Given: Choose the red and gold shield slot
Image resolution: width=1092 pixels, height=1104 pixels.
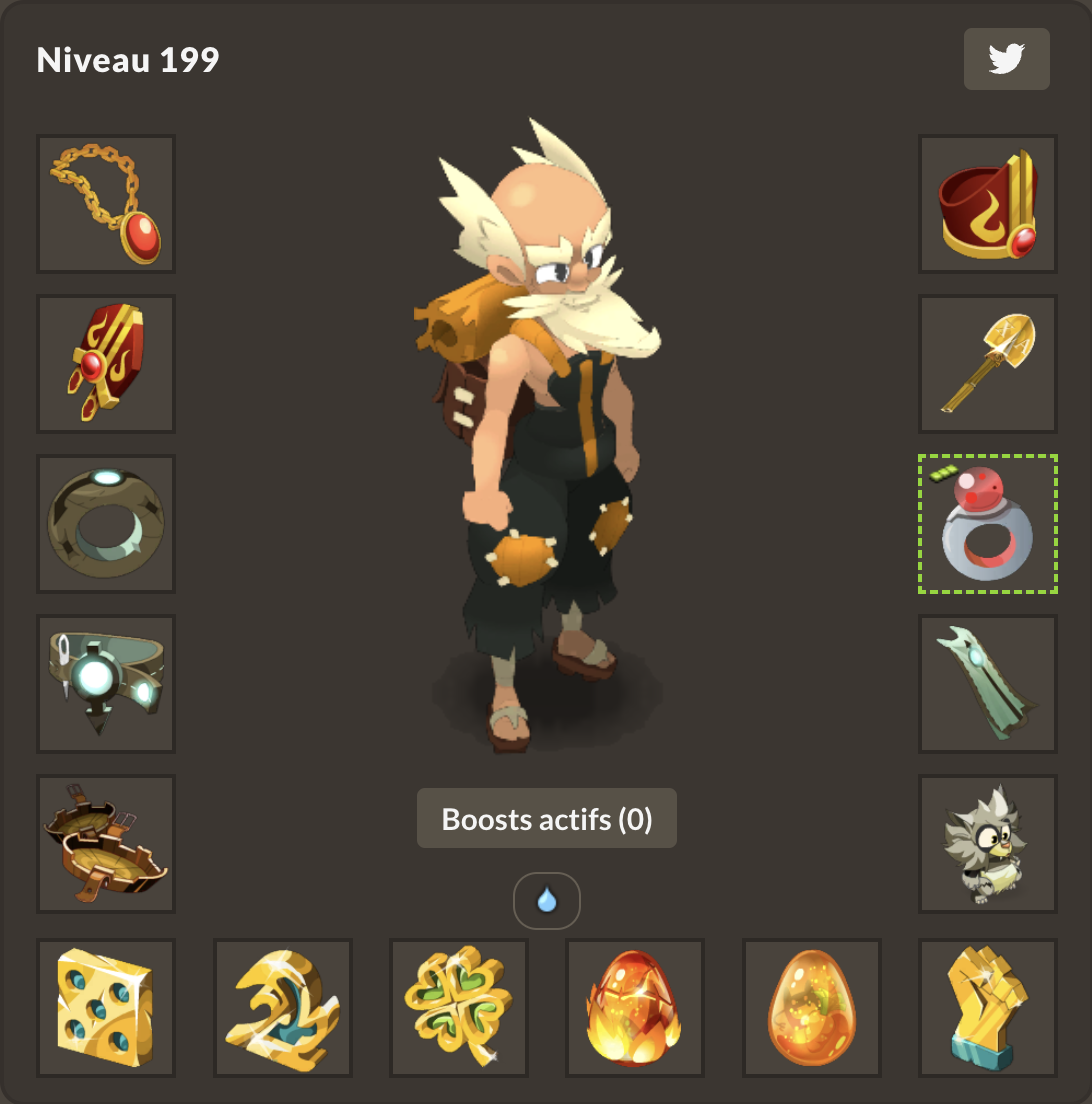Looking at the screenshot, I should 106,364.
